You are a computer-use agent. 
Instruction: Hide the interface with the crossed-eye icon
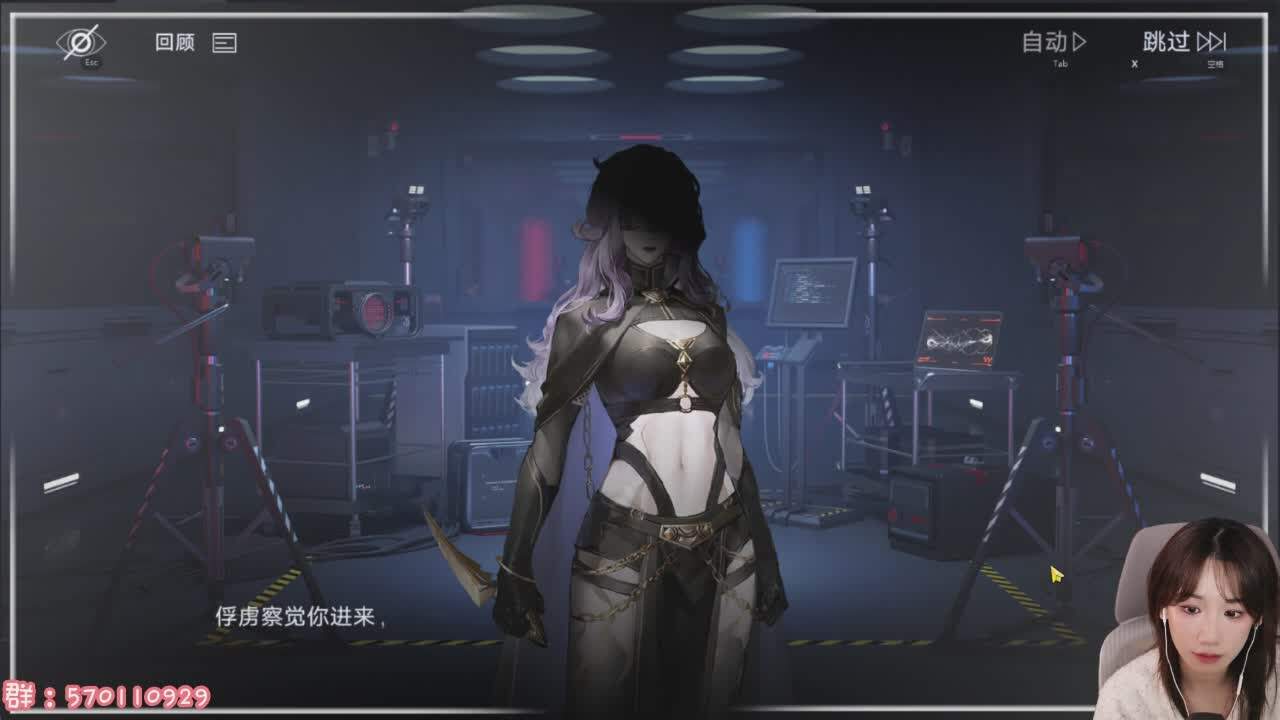[81, 42]
